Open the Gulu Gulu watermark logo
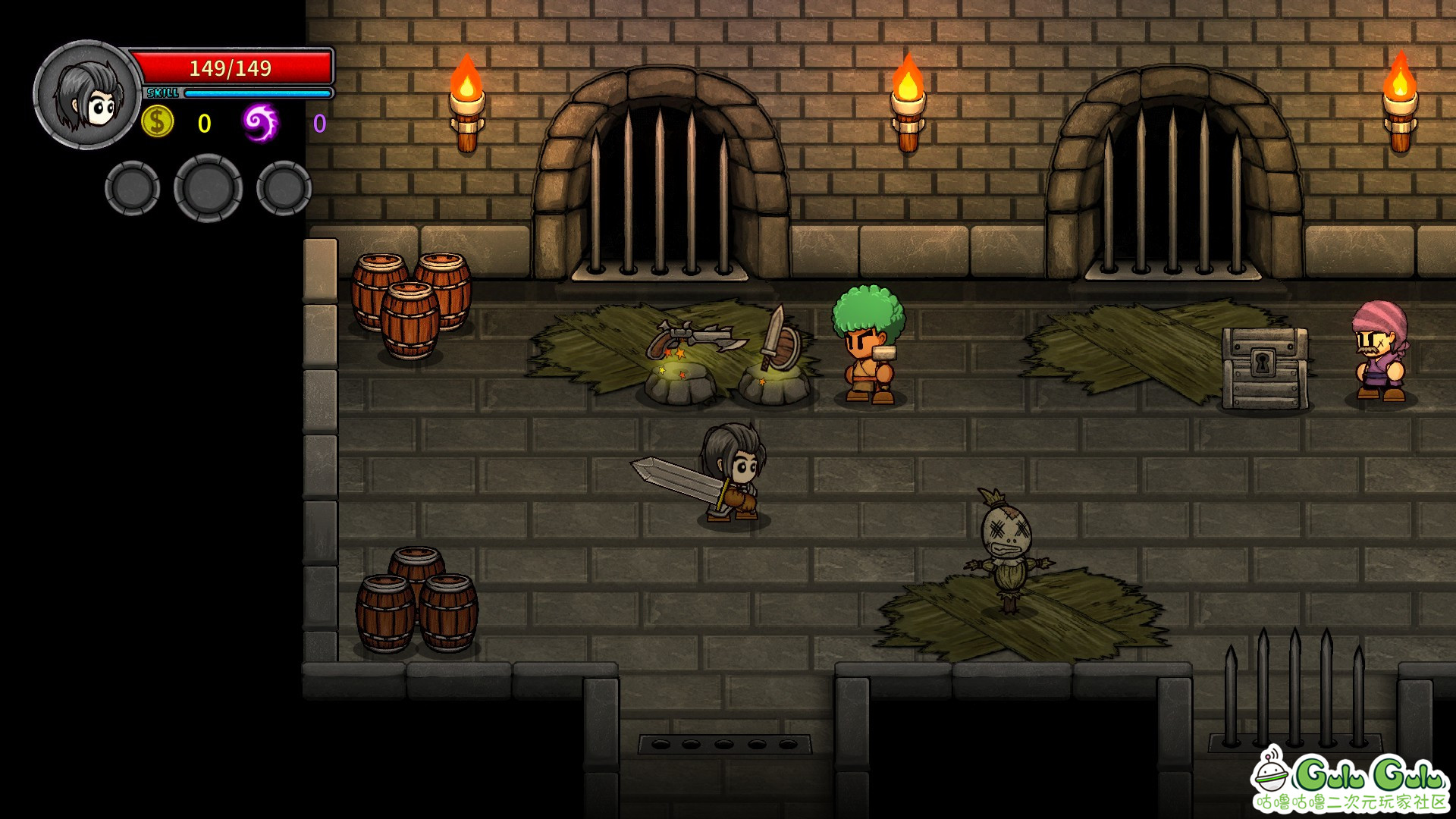The width and height of the screenshot is (1456, 819). [1350, 780]
